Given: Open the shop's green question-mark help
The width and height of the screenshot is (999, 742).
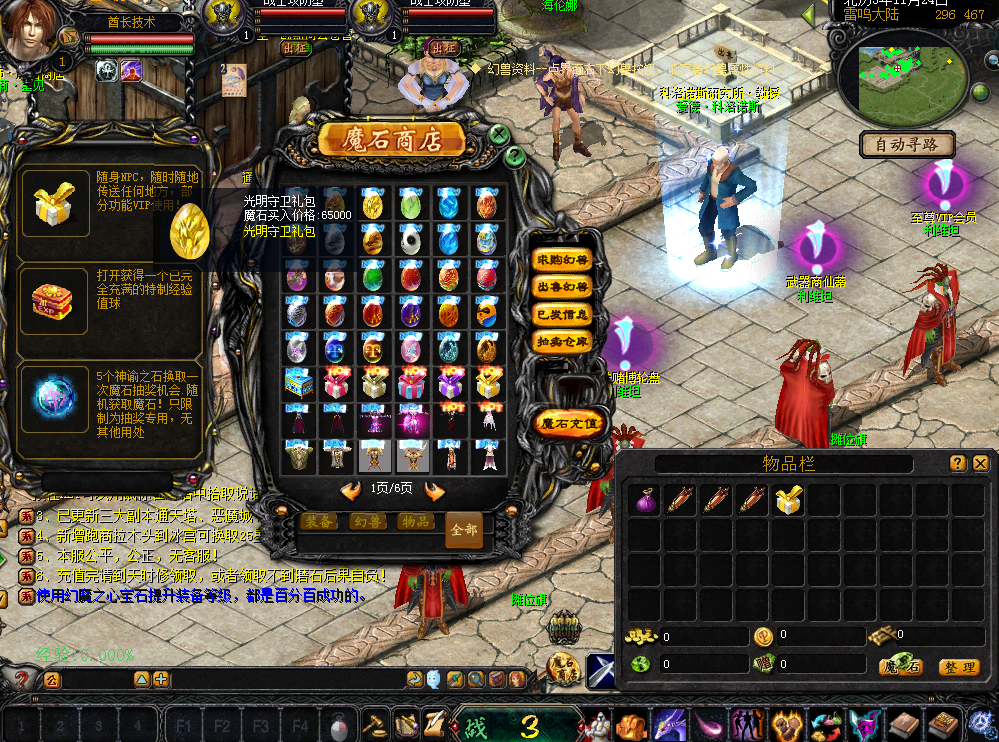Looking at the screenshot, I should 514,155.
